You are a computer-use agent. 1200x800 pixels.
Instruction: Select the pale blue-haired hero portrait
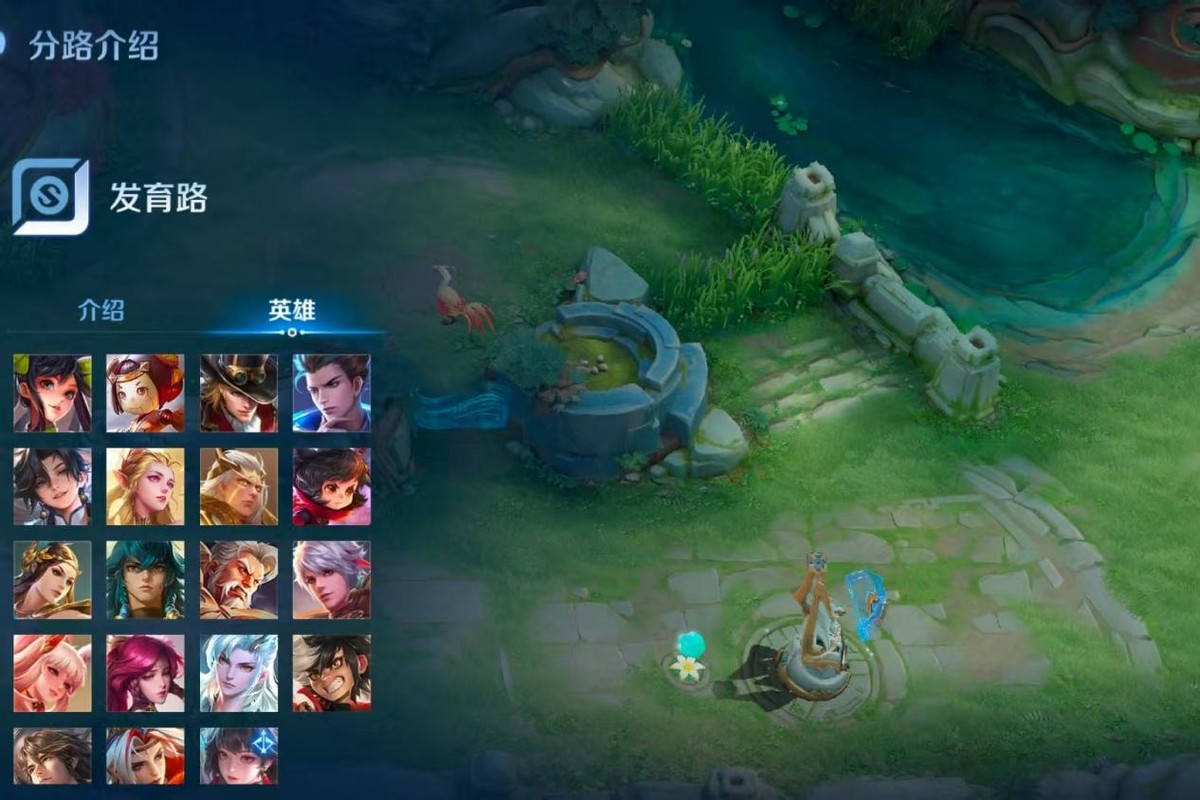point(239,673)
